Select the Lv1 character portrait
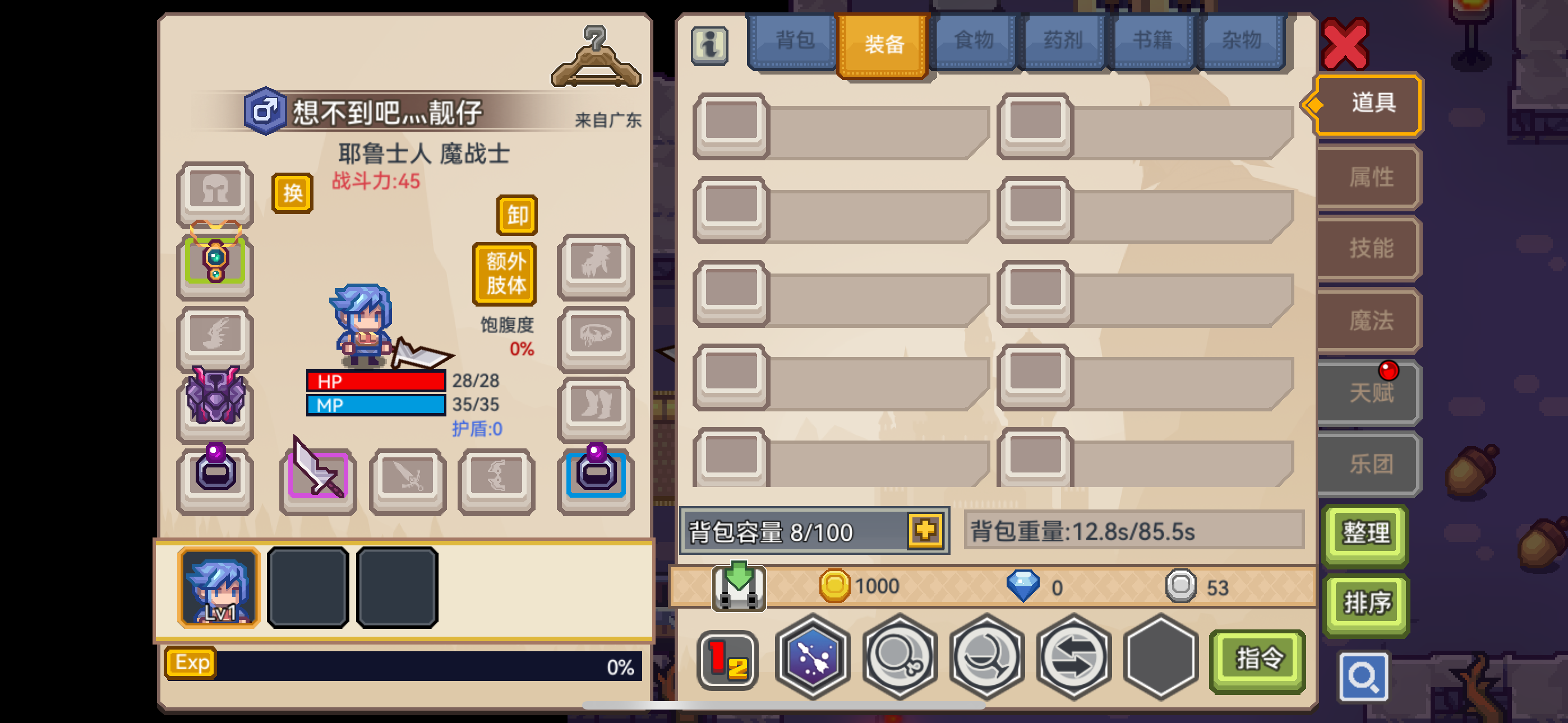 [219, 587]
